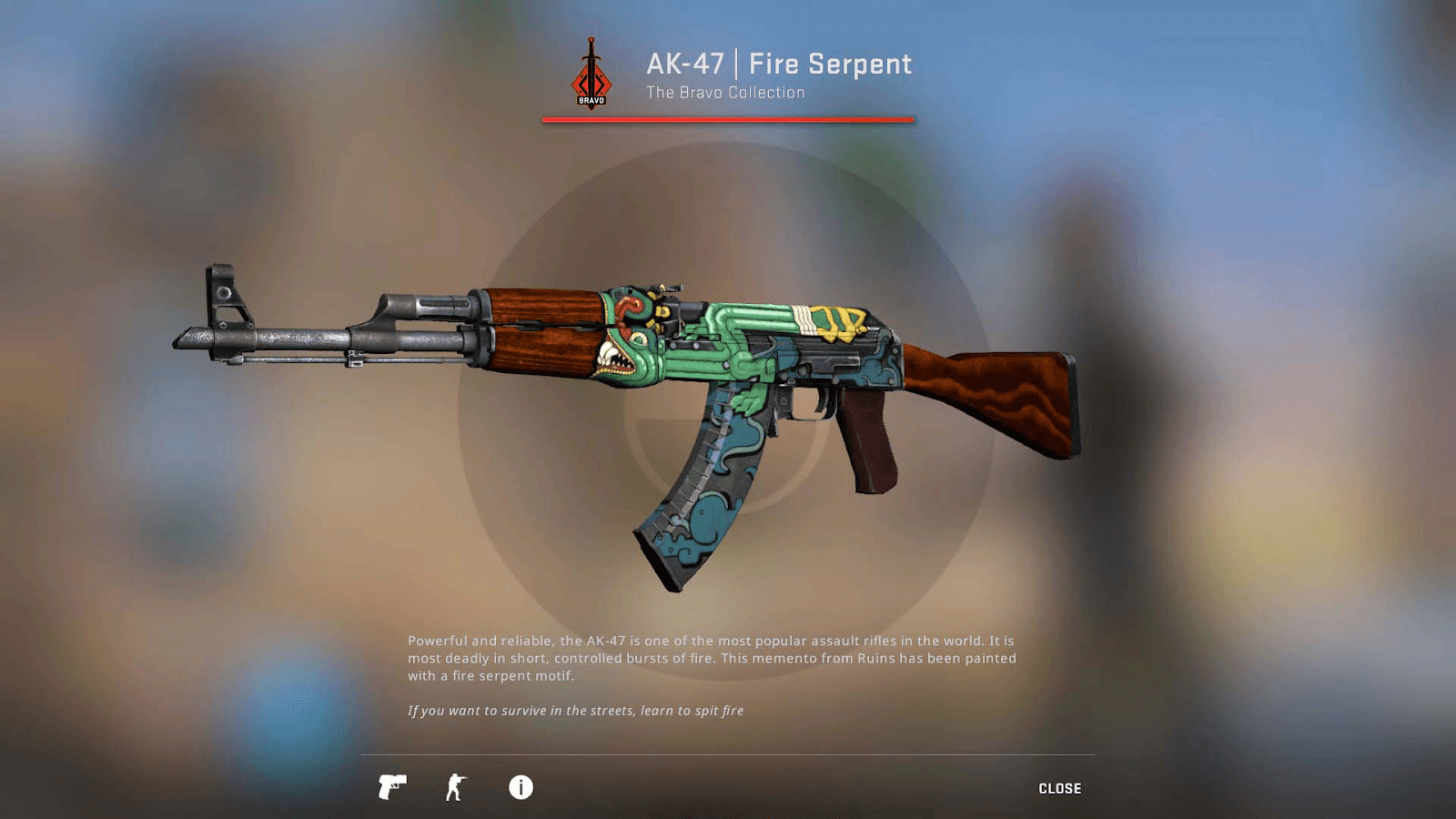Select the AK-47 Fire Serpent title
This screenshot has width=1456, height=819.
point(777,65)
